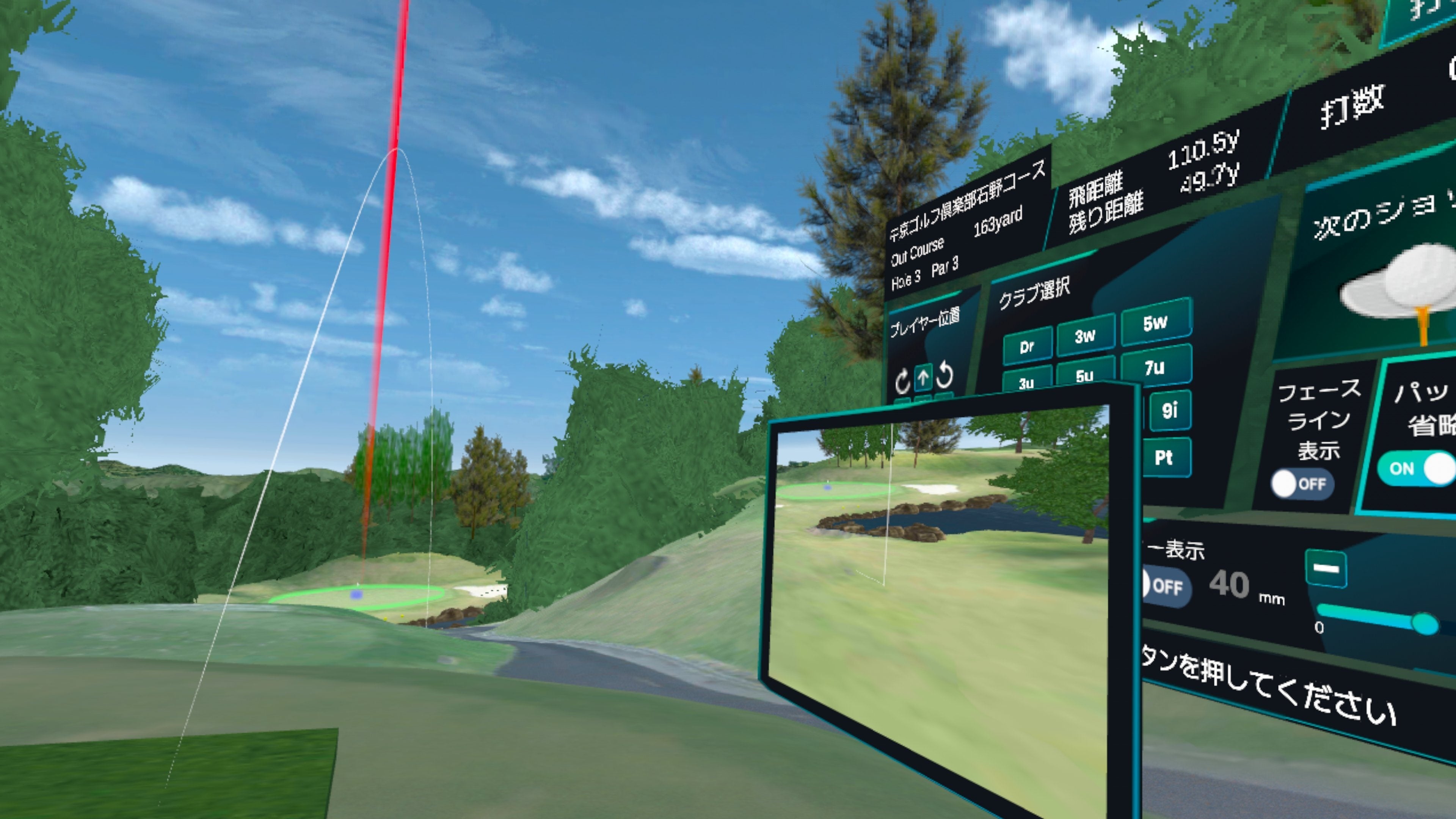
Task: Click the counter-clockwise rotate player arrow
Action: tap(945, 375)
